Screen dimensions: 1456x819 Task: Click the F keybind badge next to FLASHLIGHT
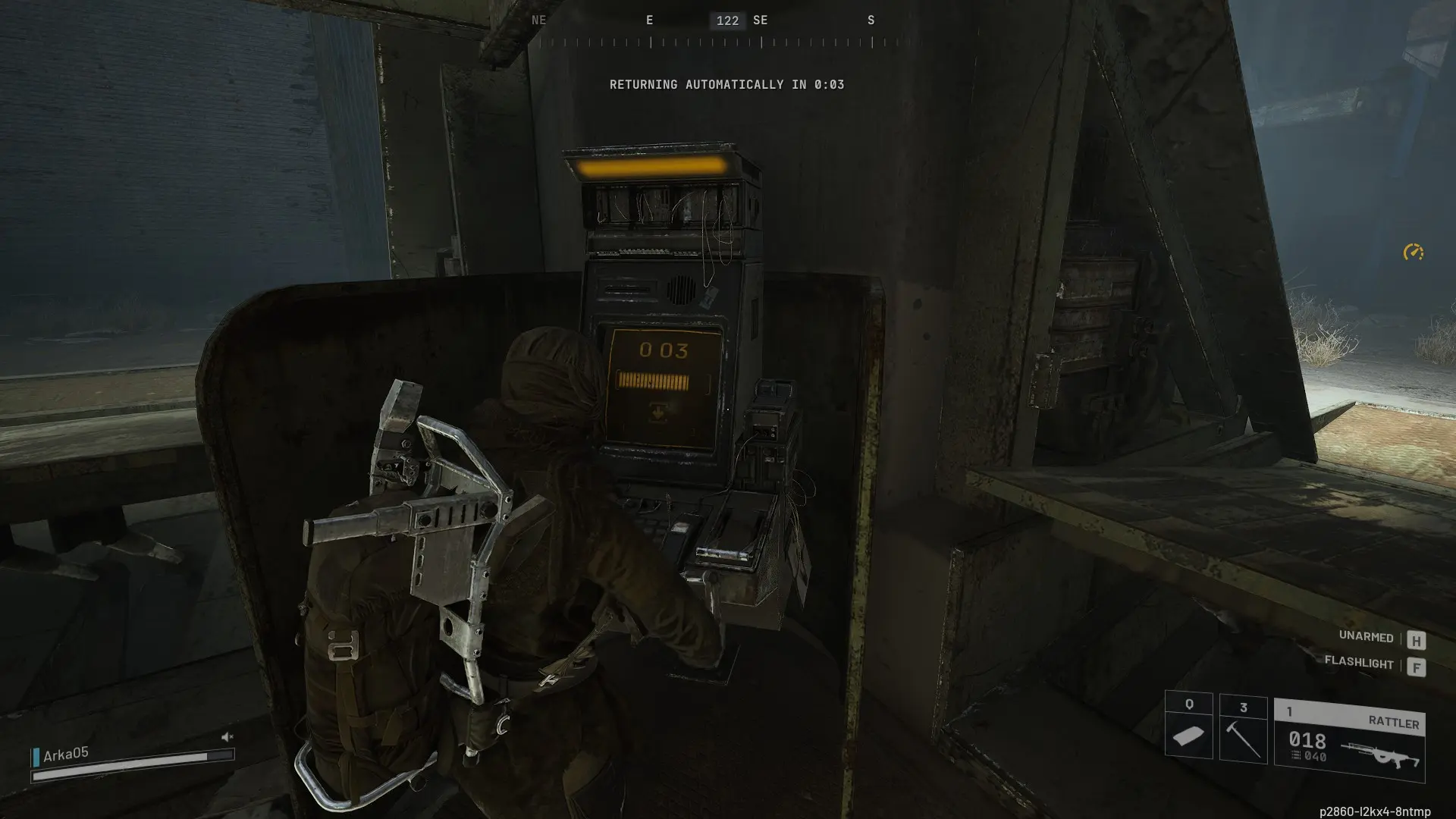(1415, 666)
